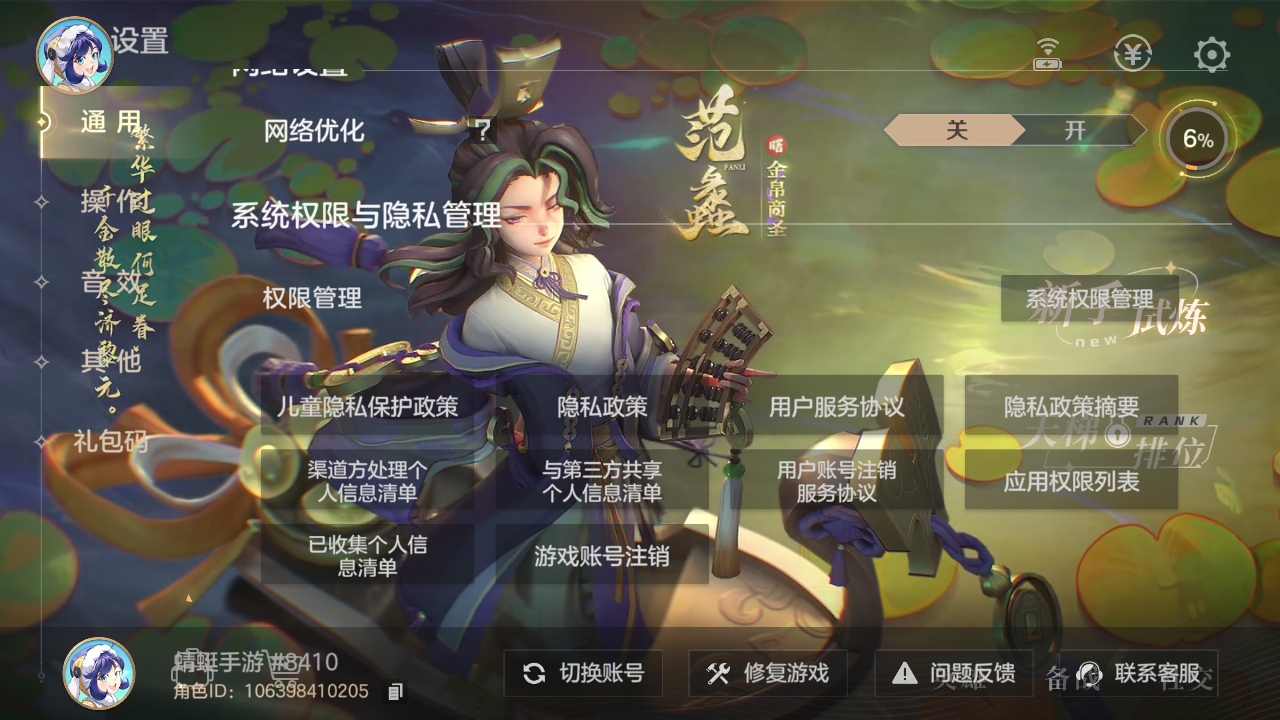Open 系统权限管理
Viewport: 1280px width, 720px height.
click(x=1090, y=299)
